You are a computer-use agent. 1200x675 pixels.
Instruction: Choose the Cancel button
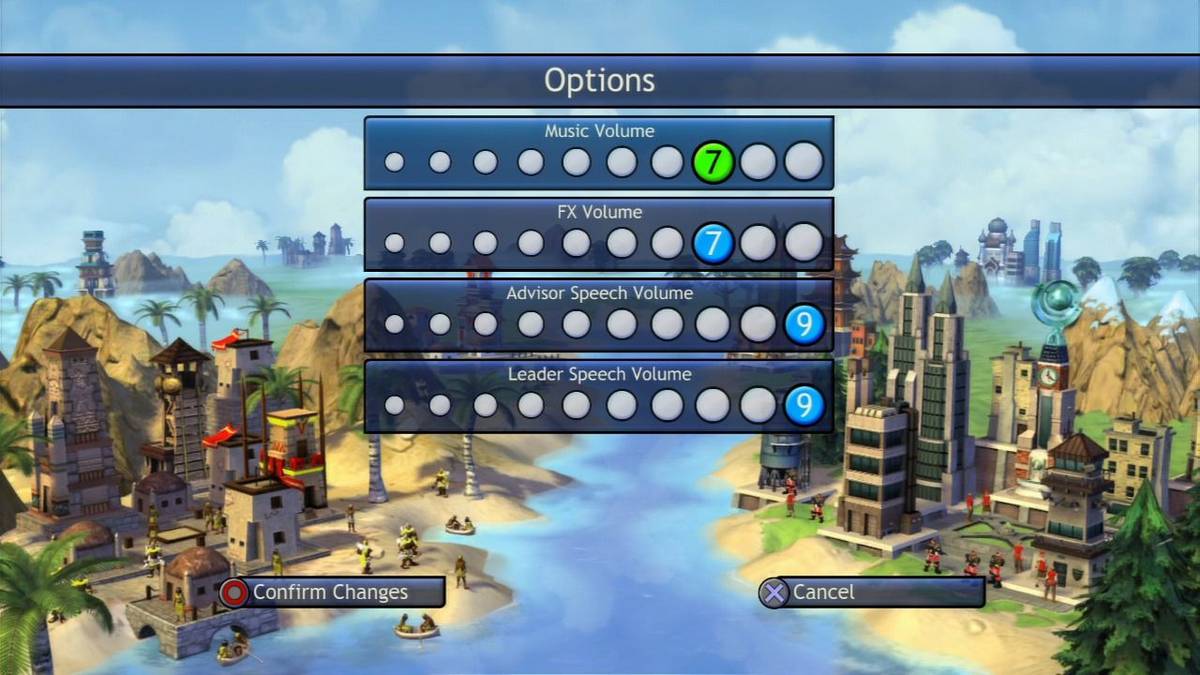(870, 592)
